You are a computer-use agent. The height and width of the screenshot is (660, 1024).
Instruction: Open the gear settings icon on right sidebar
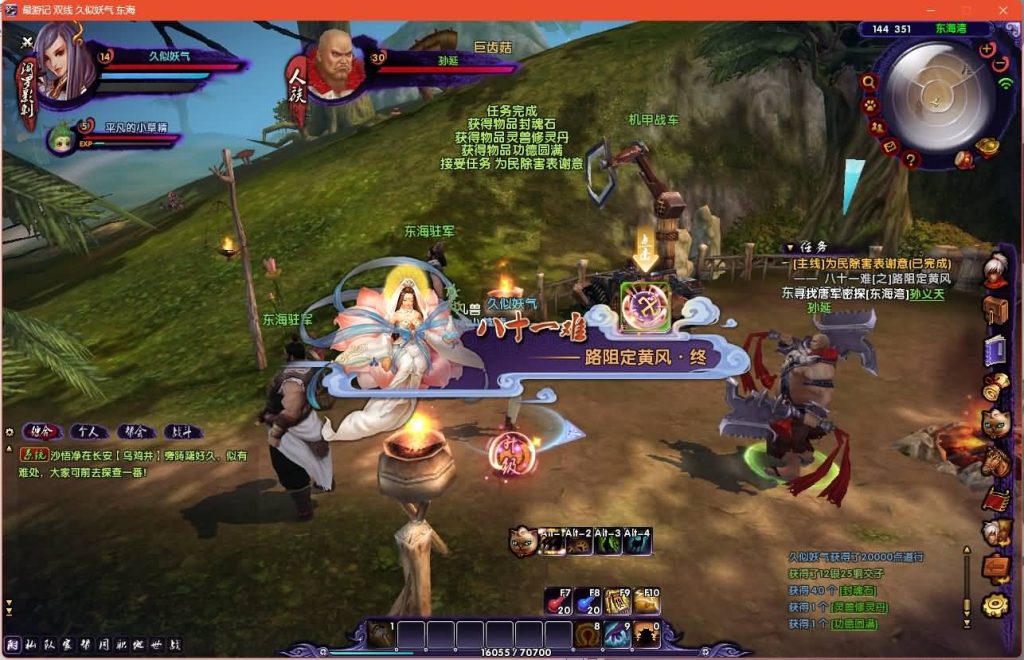pos(994,604)
